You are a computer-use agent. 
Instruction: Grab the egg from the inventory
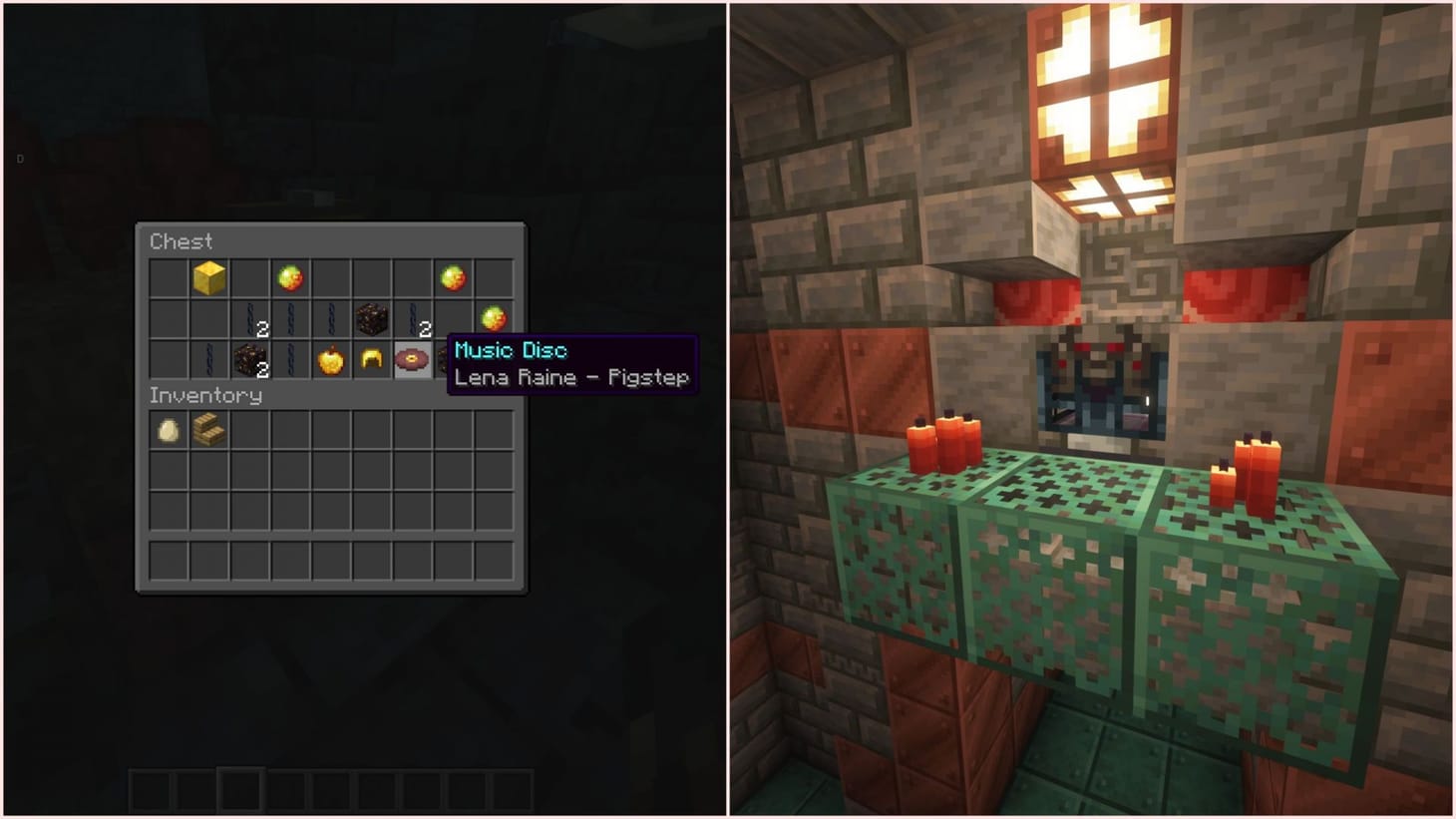[168, 430]
